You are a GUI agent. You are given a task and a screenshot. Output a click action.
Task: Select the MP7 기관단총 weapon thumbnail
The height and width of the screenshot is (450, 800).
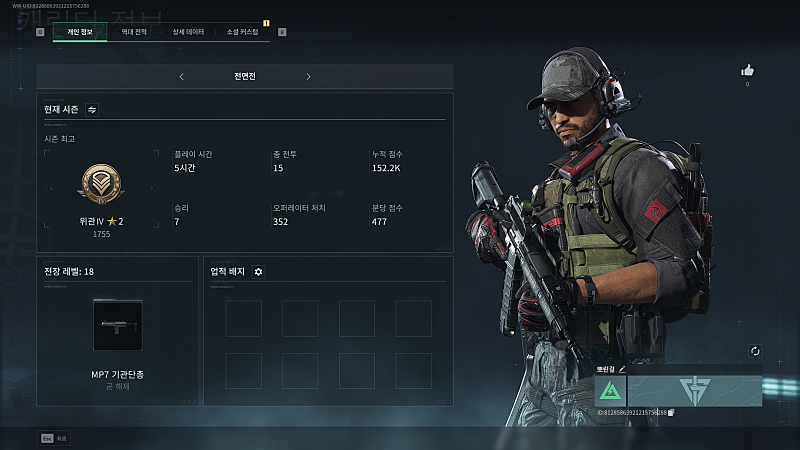click(118, 325)
